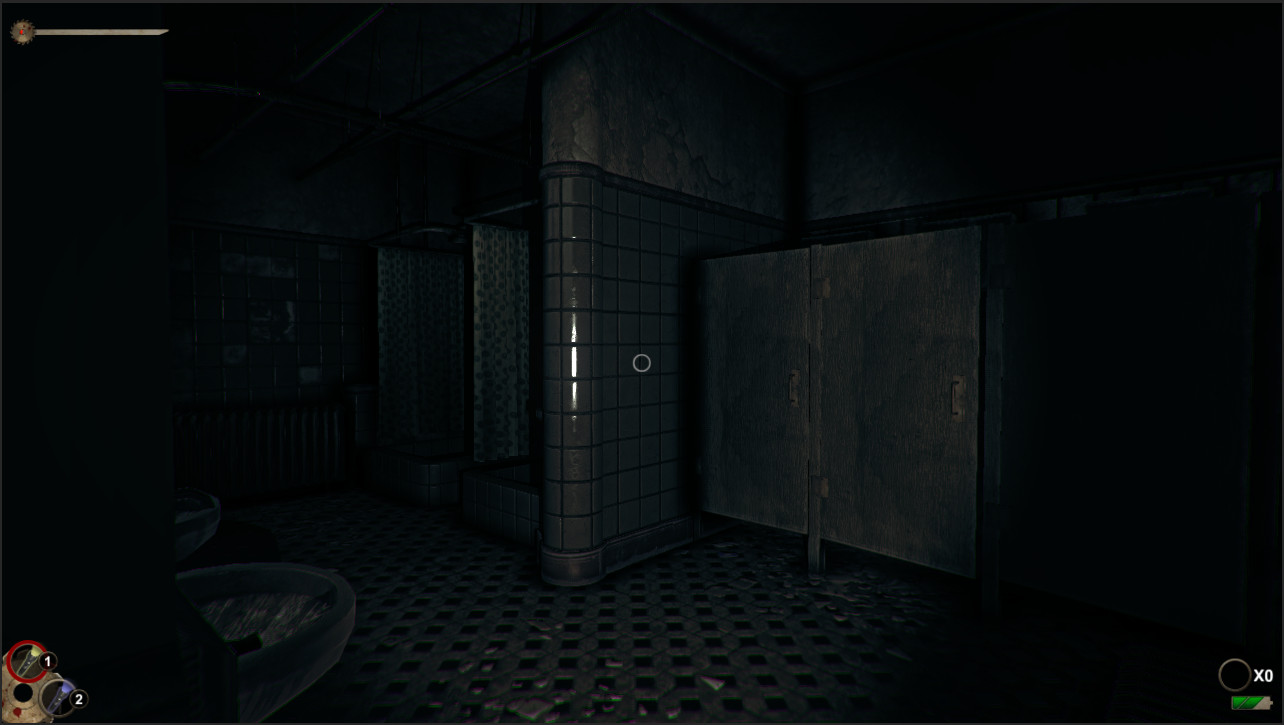Click the saw-blade health icon top left
The height and width of the screenshot is (725, 1284).
coord(20,30)
